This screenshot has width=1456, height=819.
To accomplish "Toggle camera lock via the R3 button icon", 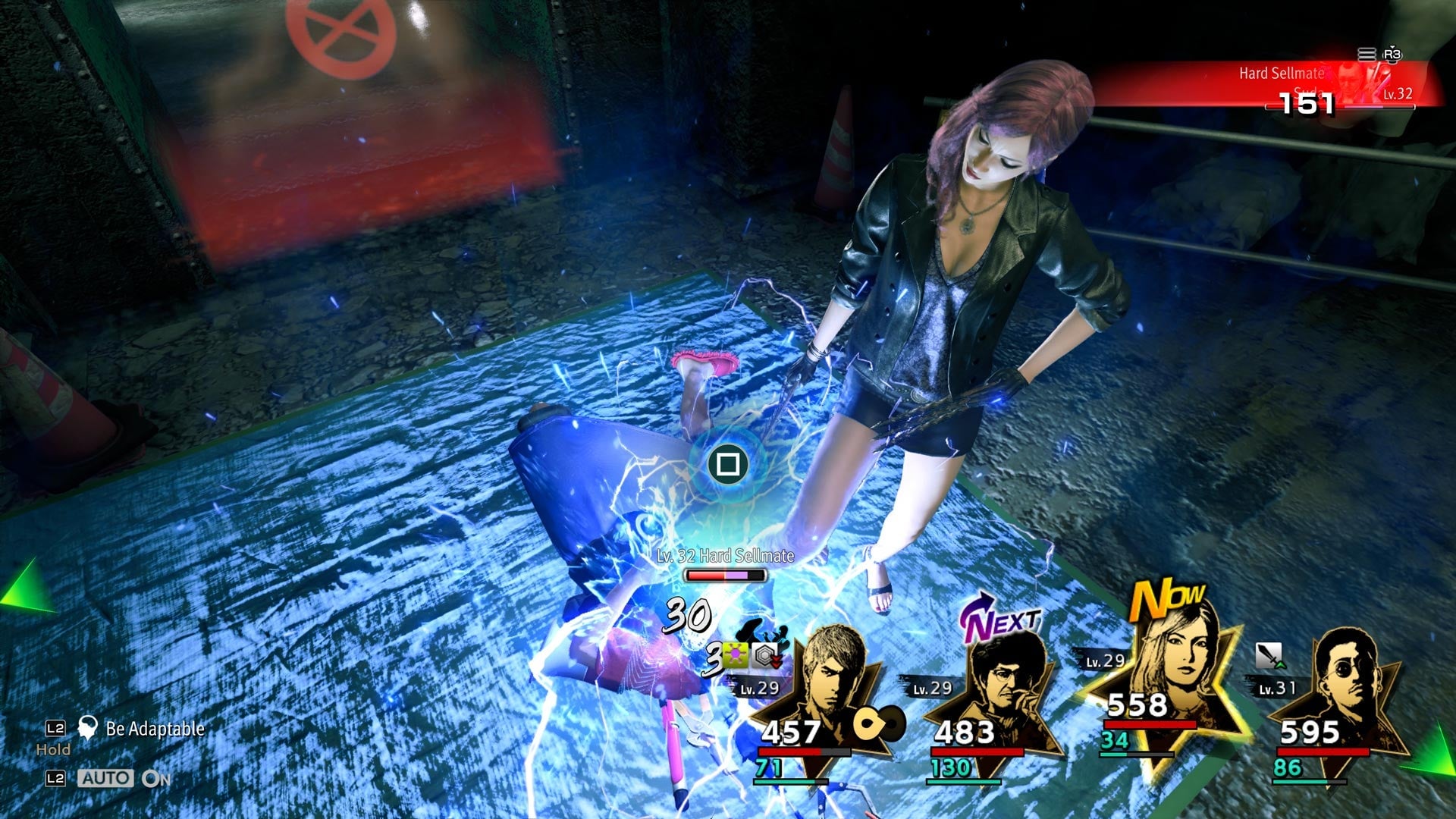I will (1392, 55).
